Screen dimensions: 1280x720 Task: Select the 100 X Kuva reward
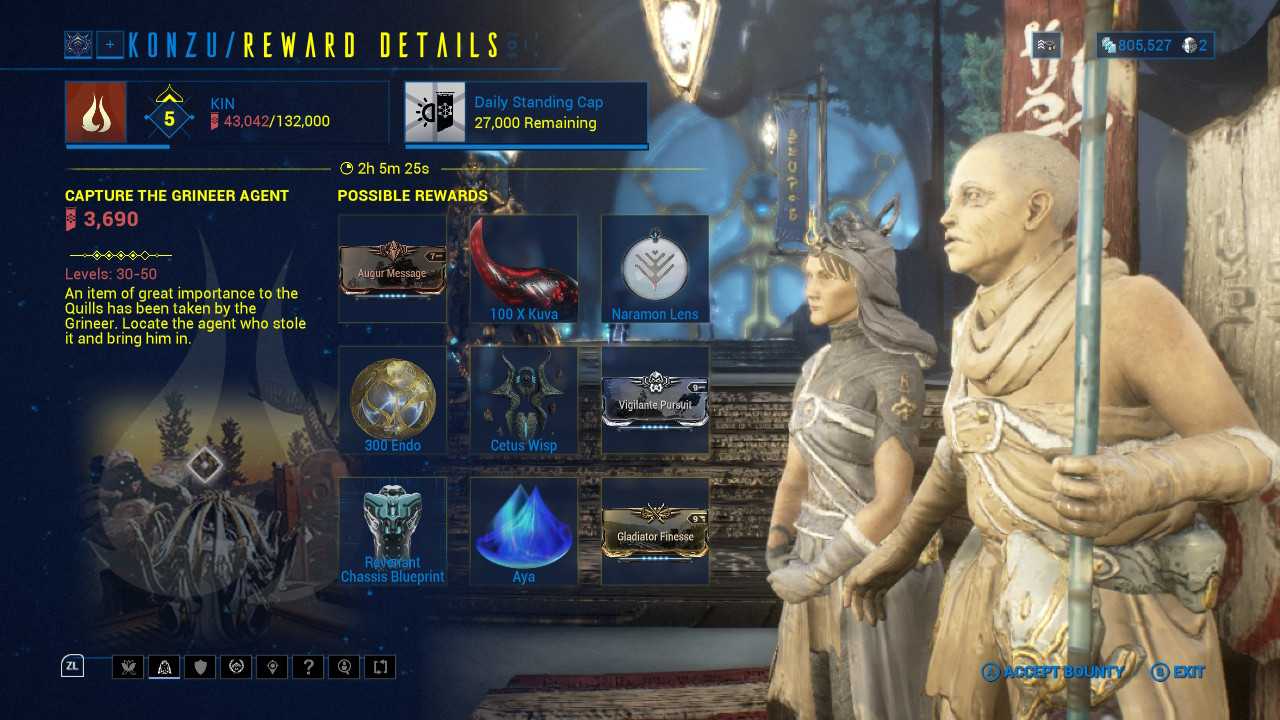coord(524,268)
